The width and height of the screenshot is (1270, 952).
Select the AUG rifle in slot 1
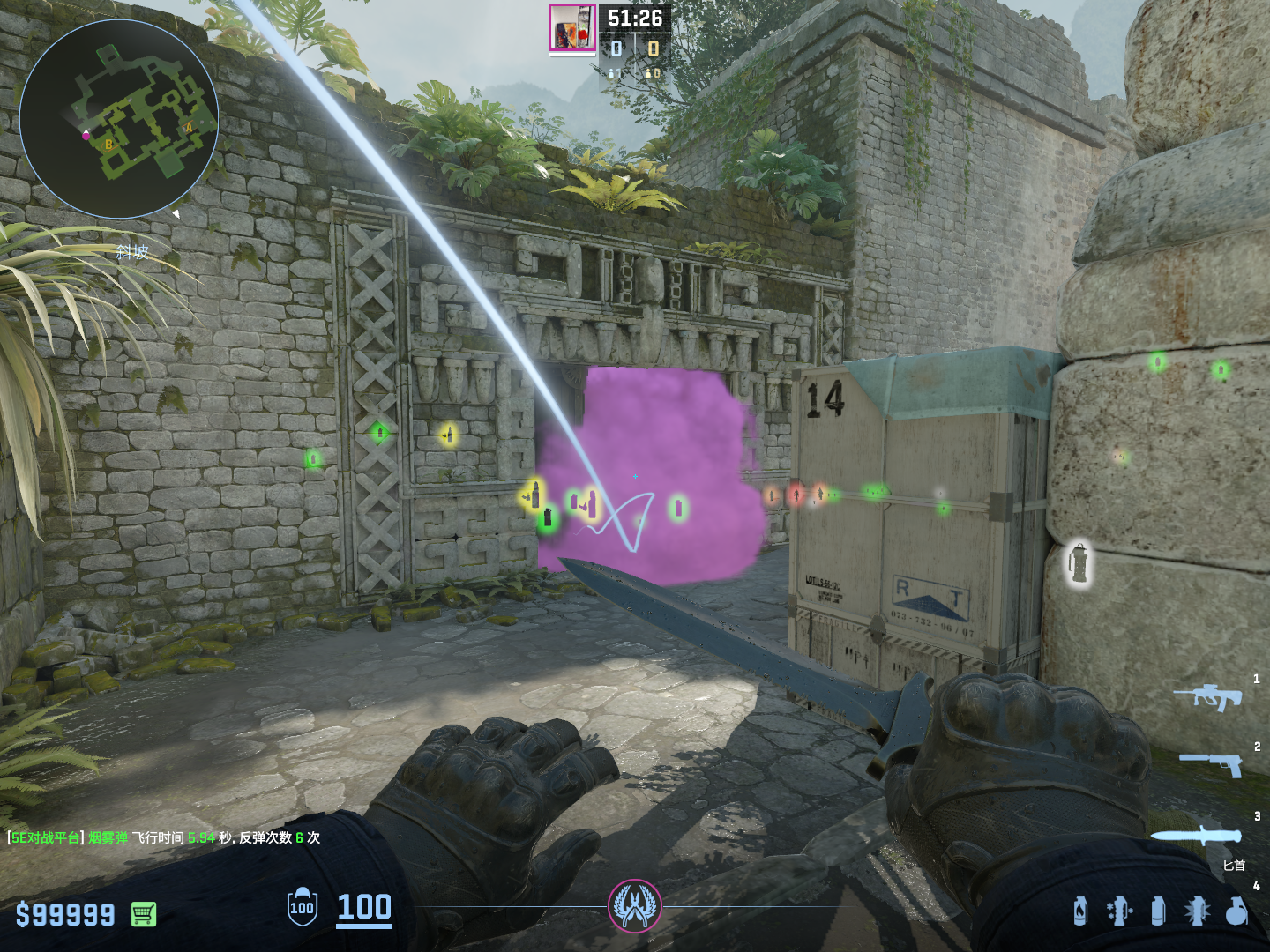[x=1207, y=696]
